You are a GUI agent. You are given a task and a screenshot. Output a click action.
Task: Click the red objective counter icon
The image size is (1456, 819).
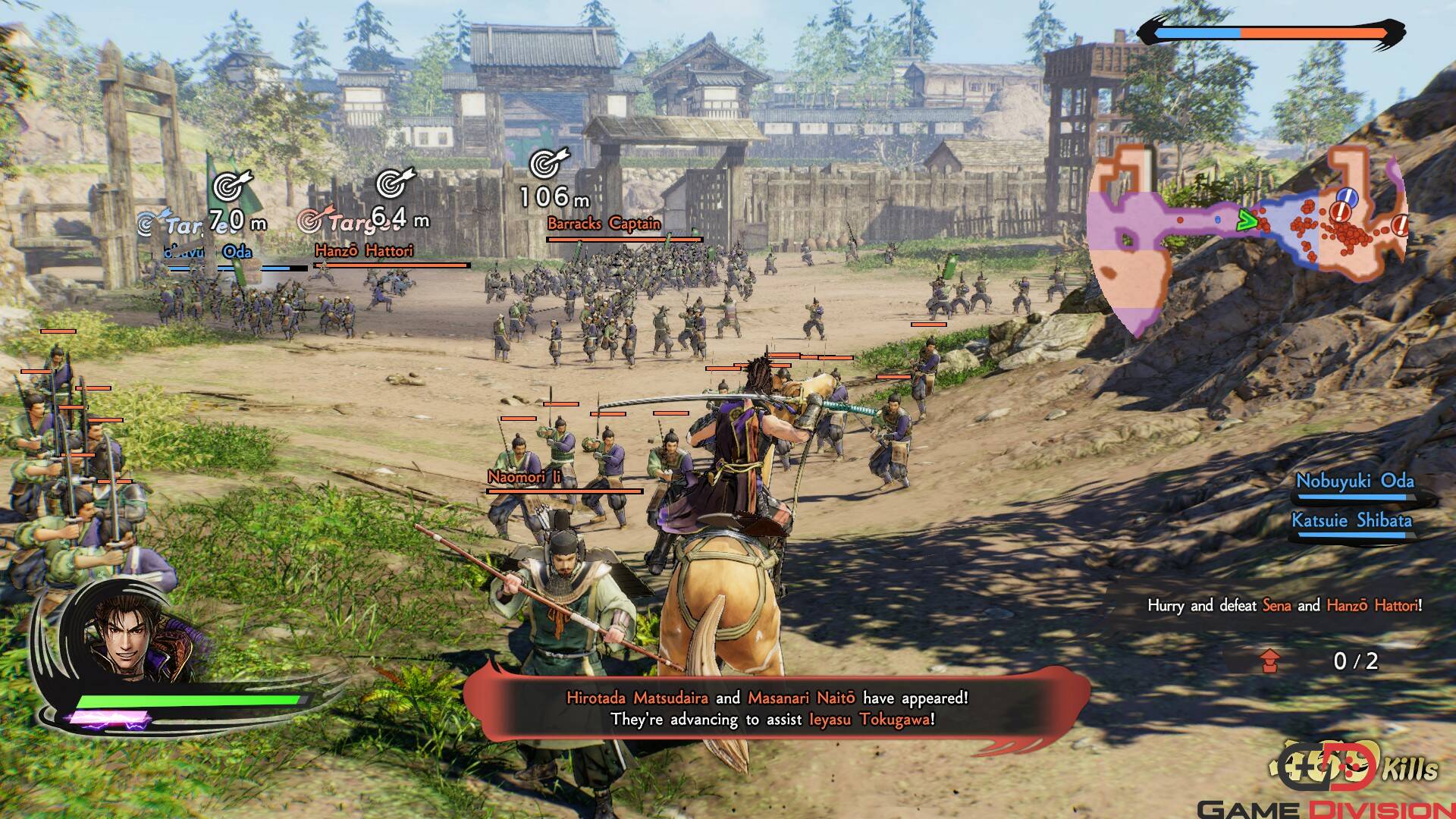pos(1271,661)
